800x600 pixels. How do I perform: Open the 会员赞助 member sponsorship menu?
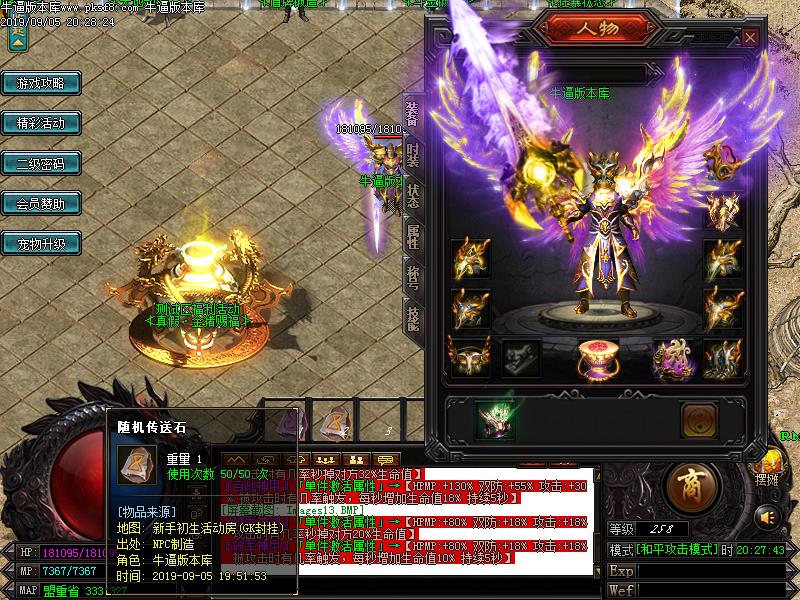(40, 204)
